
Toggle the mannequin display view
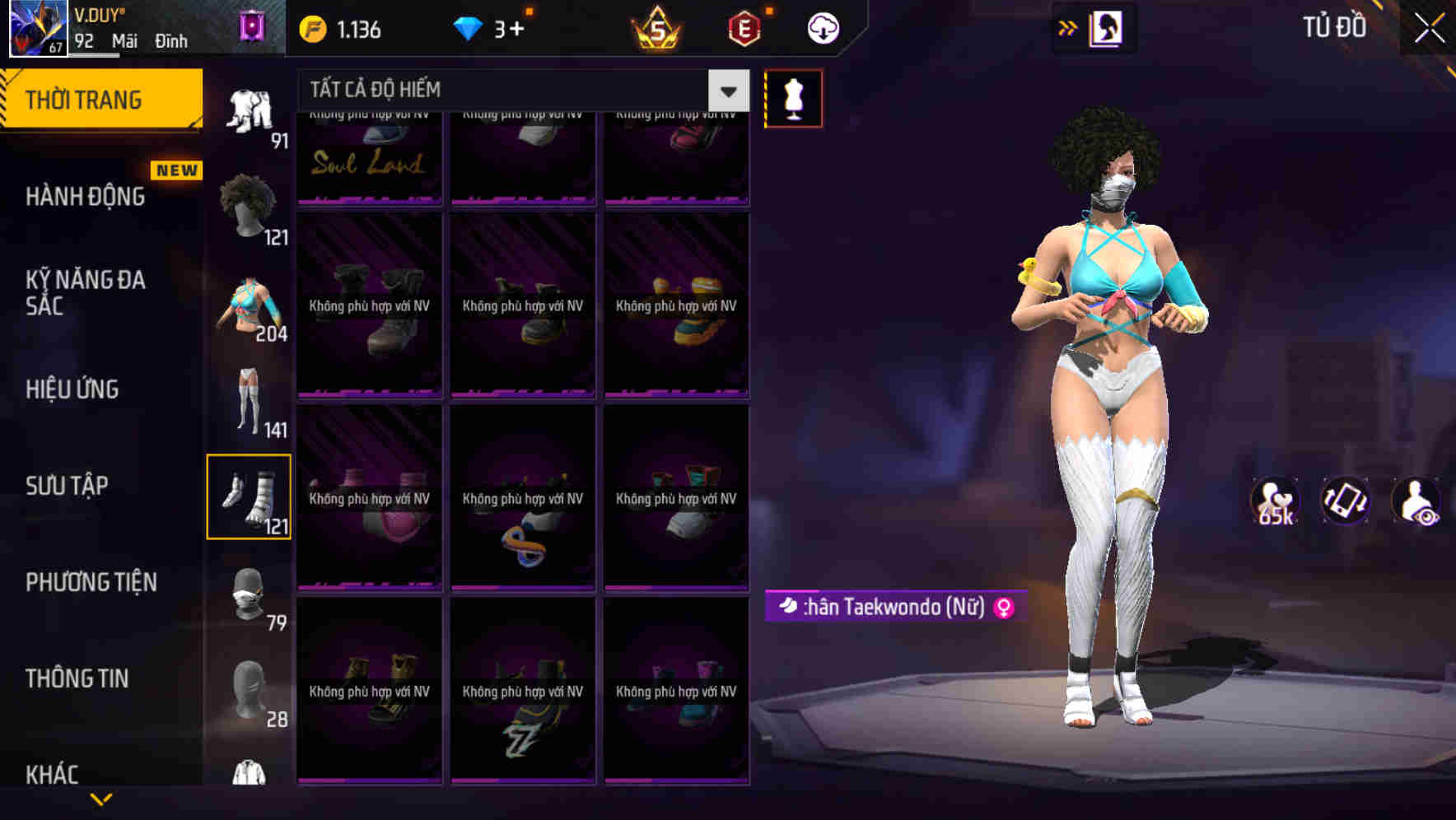tap(793, 97)
